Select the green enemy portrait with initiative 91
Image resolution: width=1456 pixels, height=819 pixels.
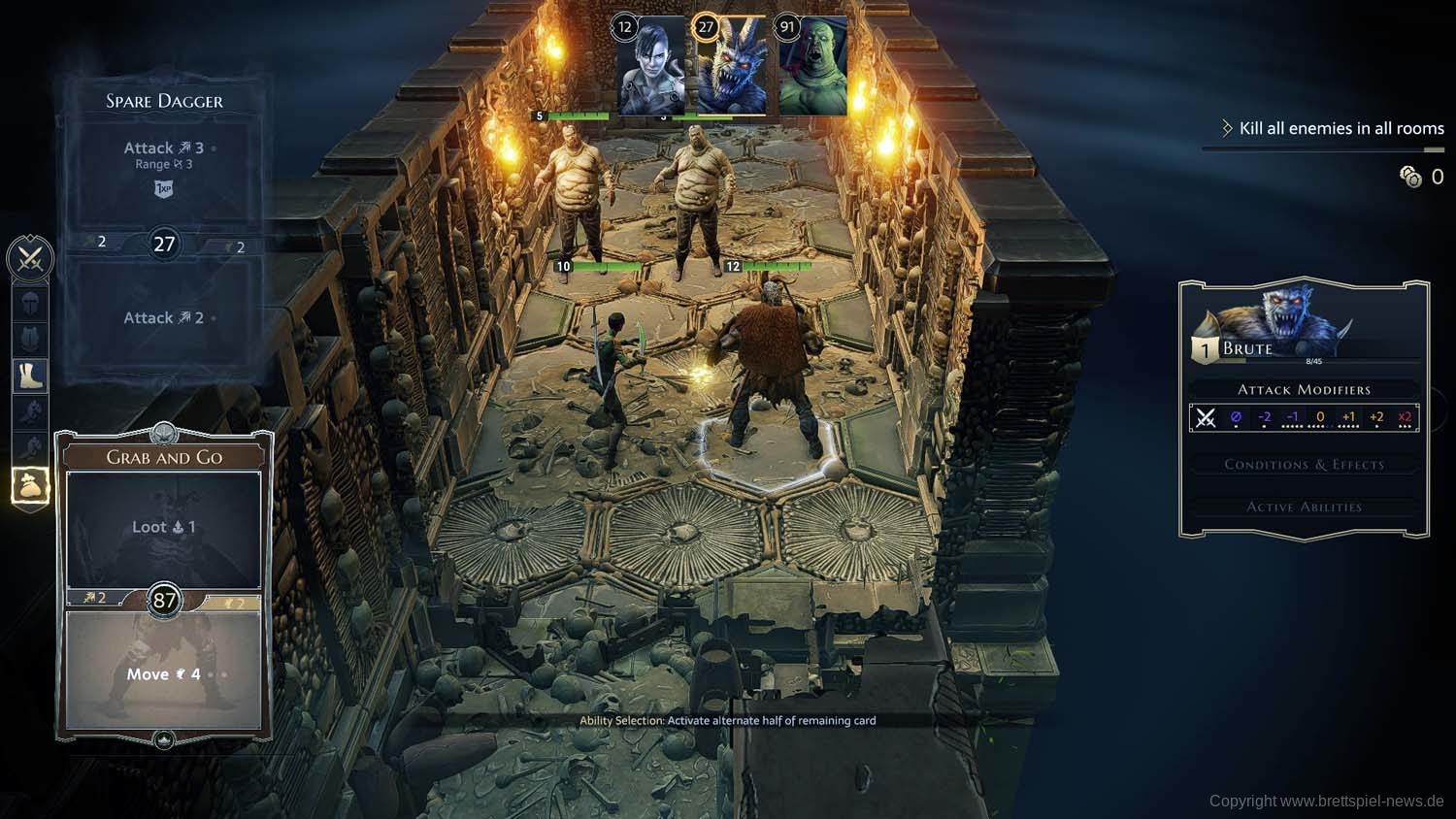pos(812,66)
